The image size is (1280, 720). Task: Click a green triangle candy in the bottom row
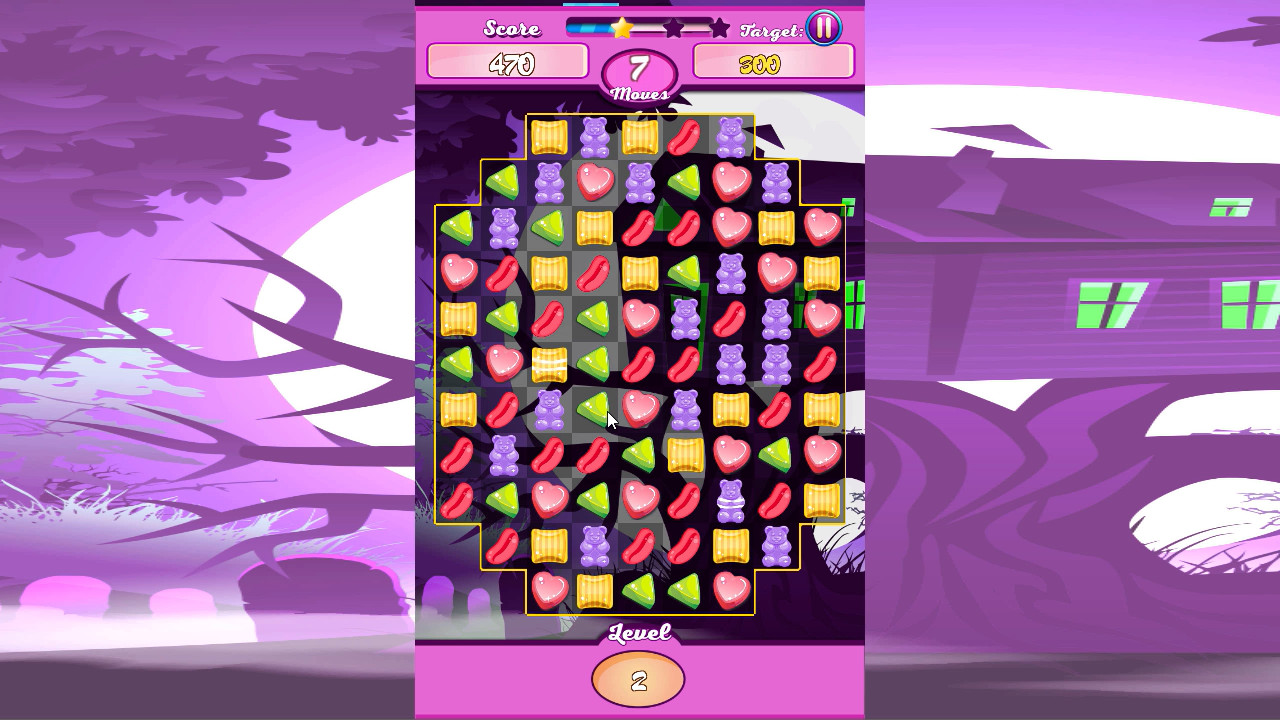(640, 590)
